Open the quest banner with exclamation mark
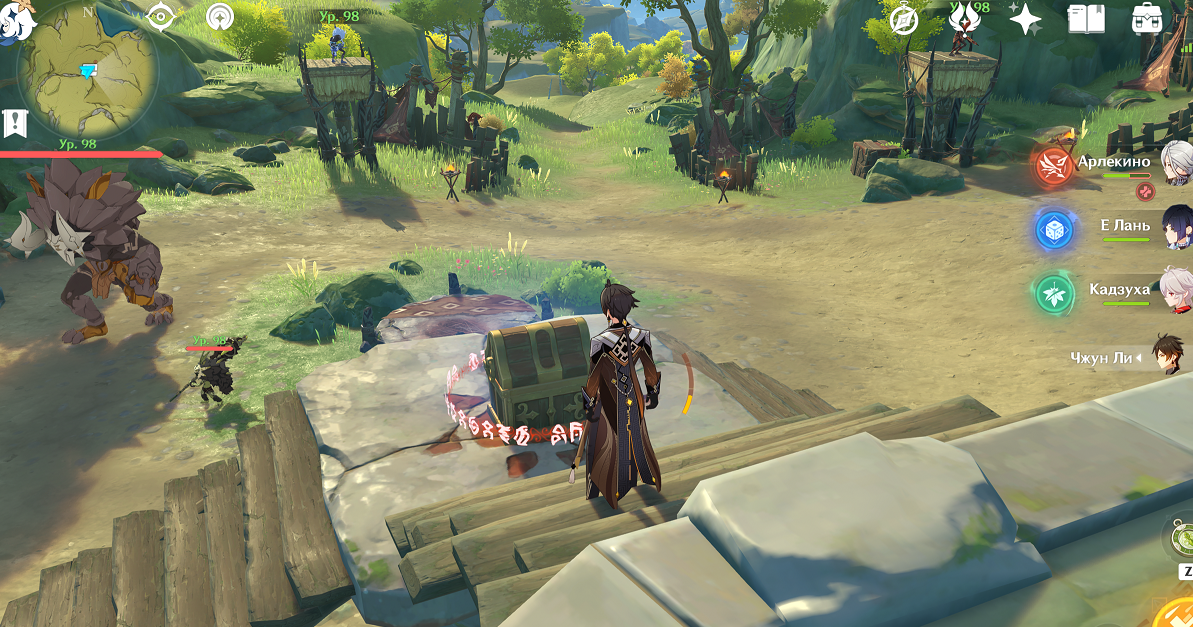The image size is (1193, 627). point(14,123)
